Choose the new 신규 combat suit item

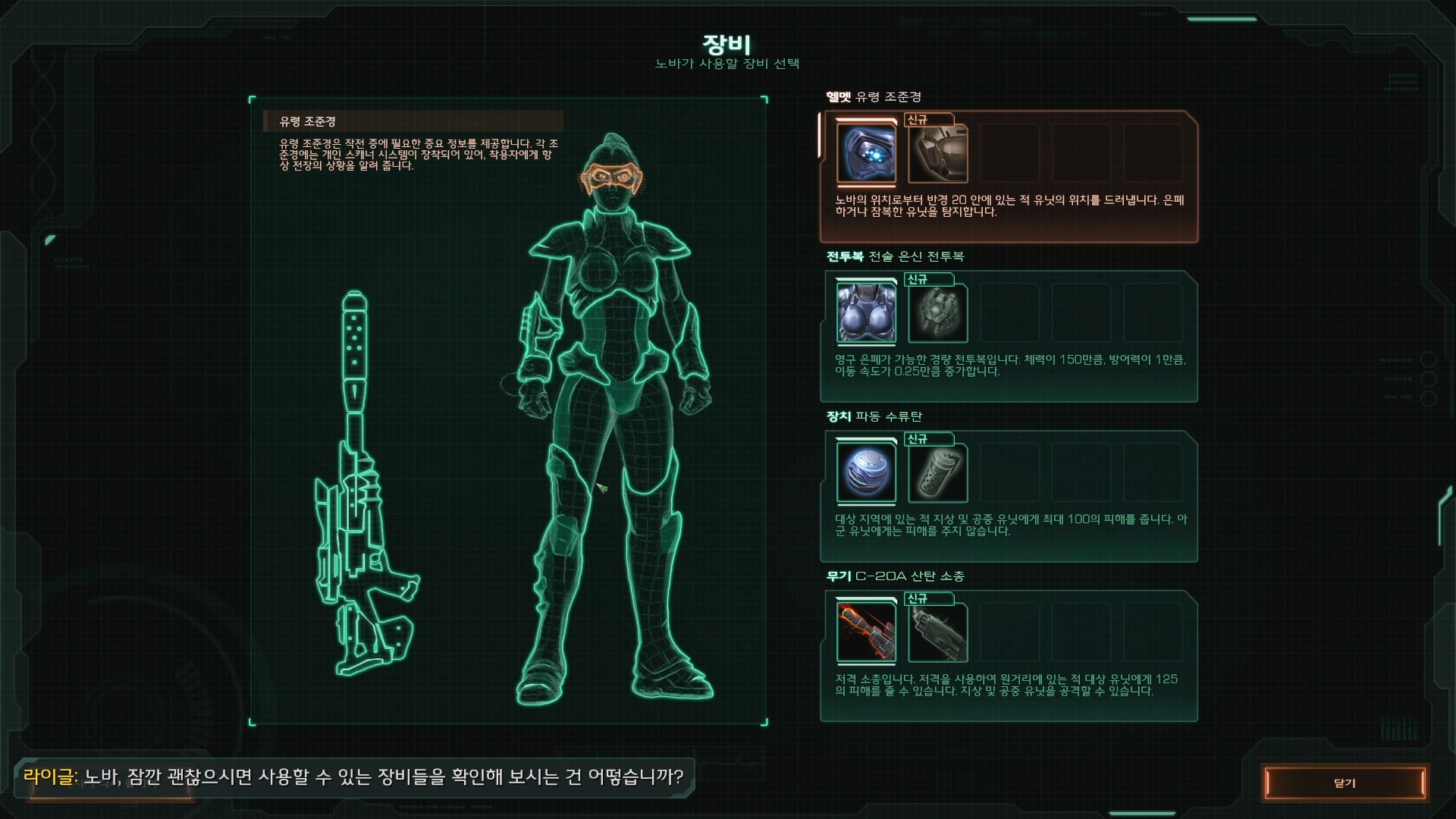coord(937,313)
